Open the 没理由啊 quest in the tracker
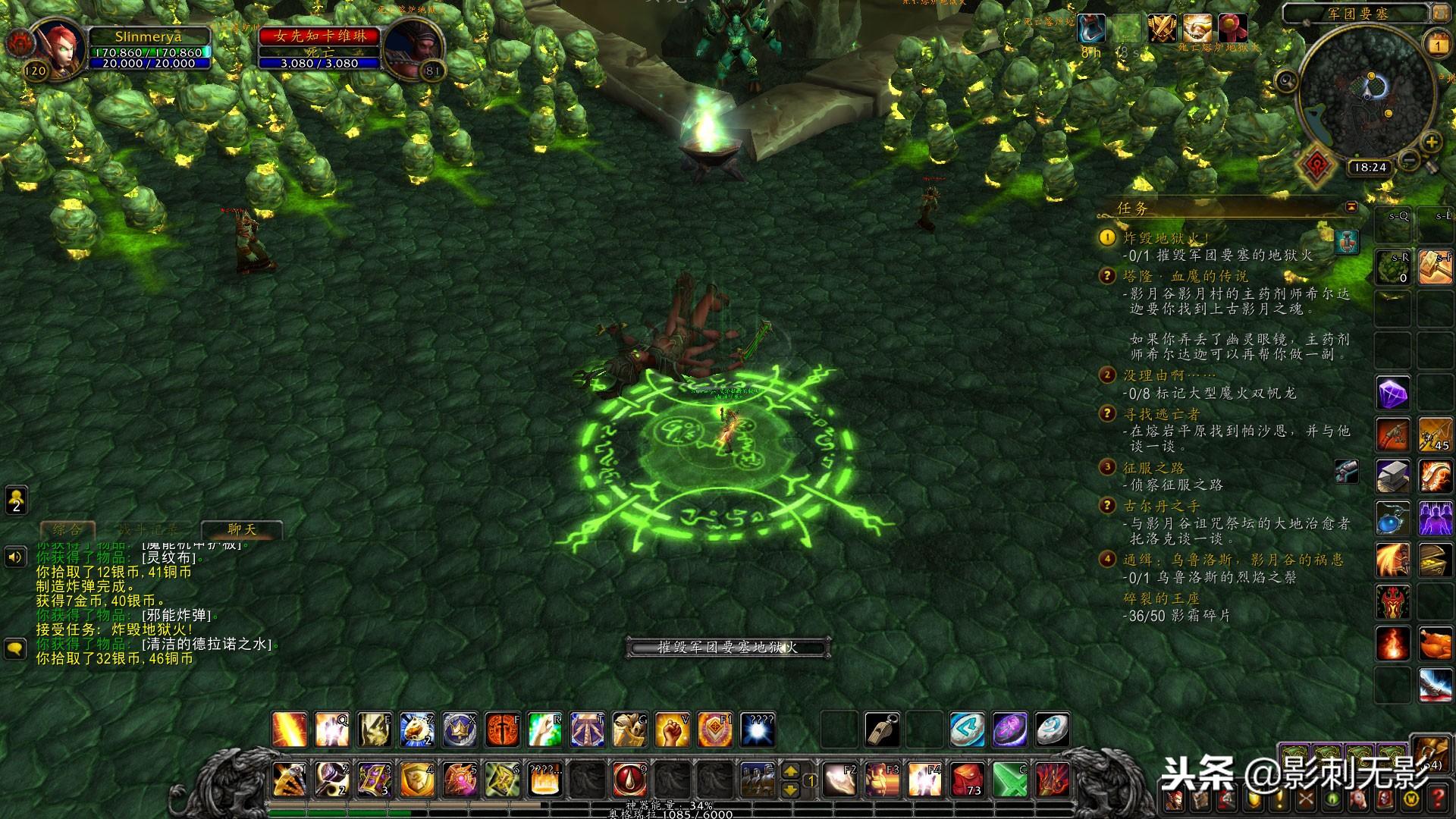This screenshot has height=819, width=1456. pyautogui.click(x=1169, y=375)
